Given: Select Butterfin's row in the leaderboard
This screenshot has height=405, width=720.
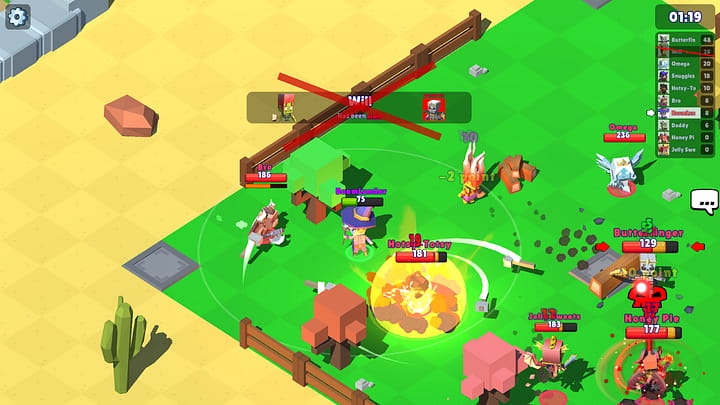Looking at the screenshot, I should pos(685,40).
